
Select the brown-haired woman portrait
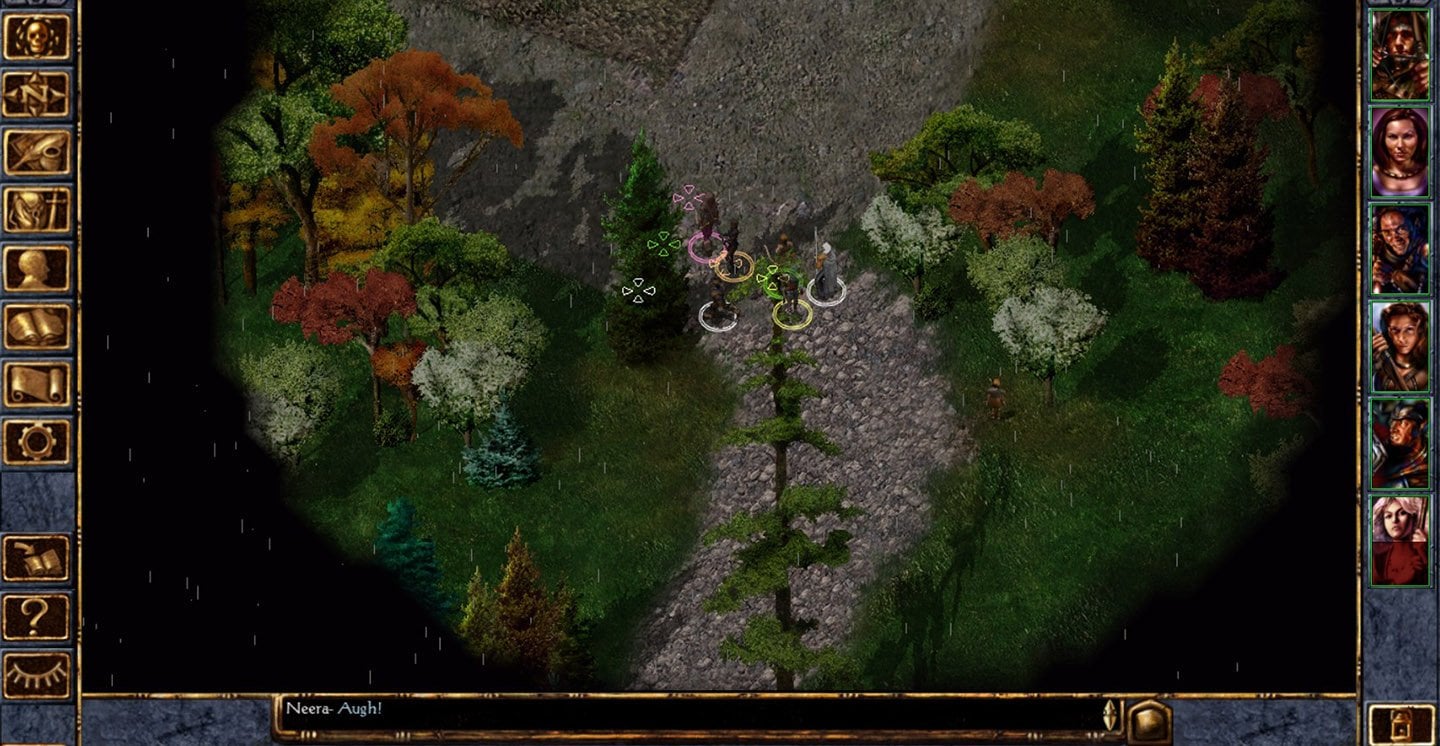tap(1399, 345)
